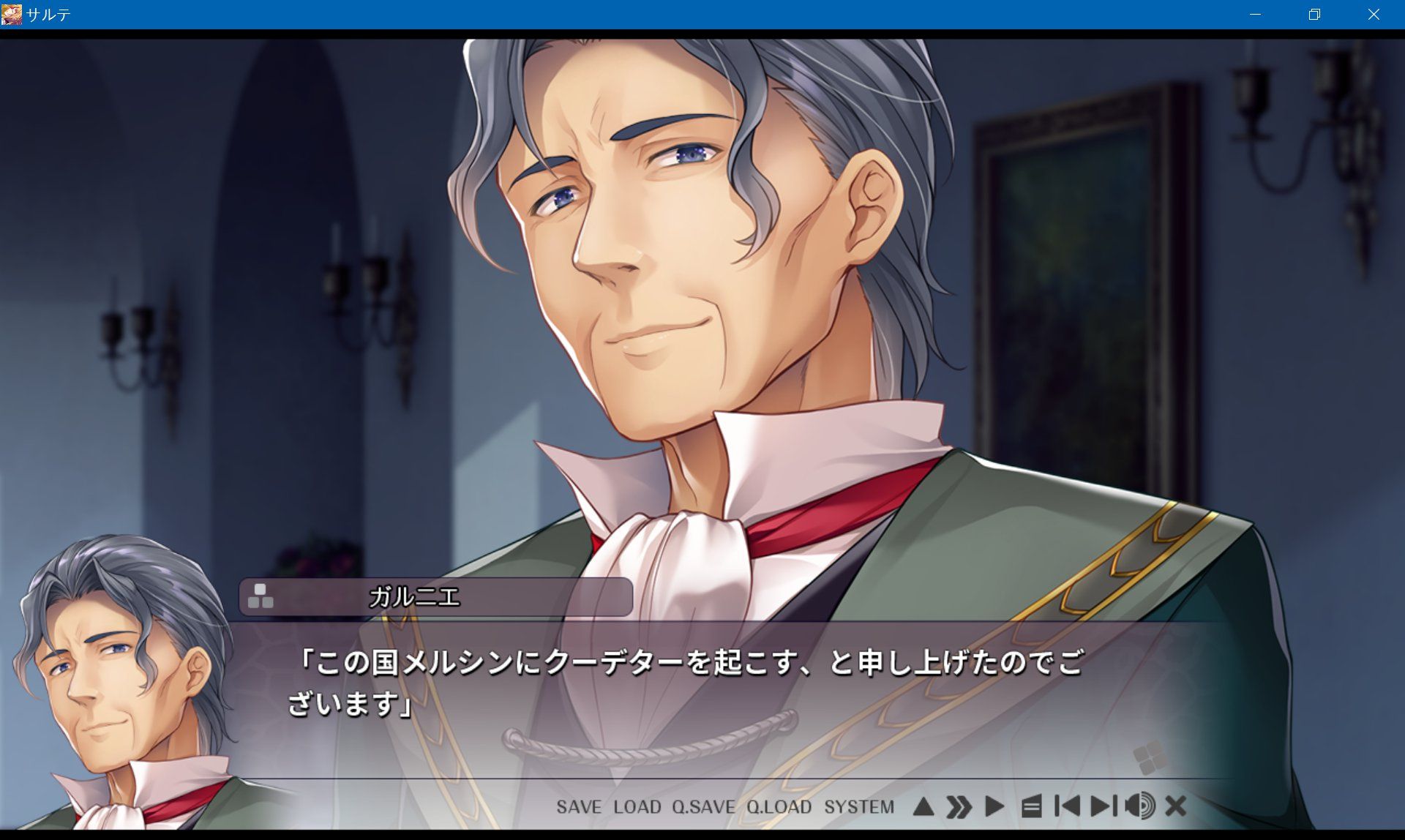Hide the message window using the triangle icon
This screenshot has width=1405, height=840.
point(924,807)
